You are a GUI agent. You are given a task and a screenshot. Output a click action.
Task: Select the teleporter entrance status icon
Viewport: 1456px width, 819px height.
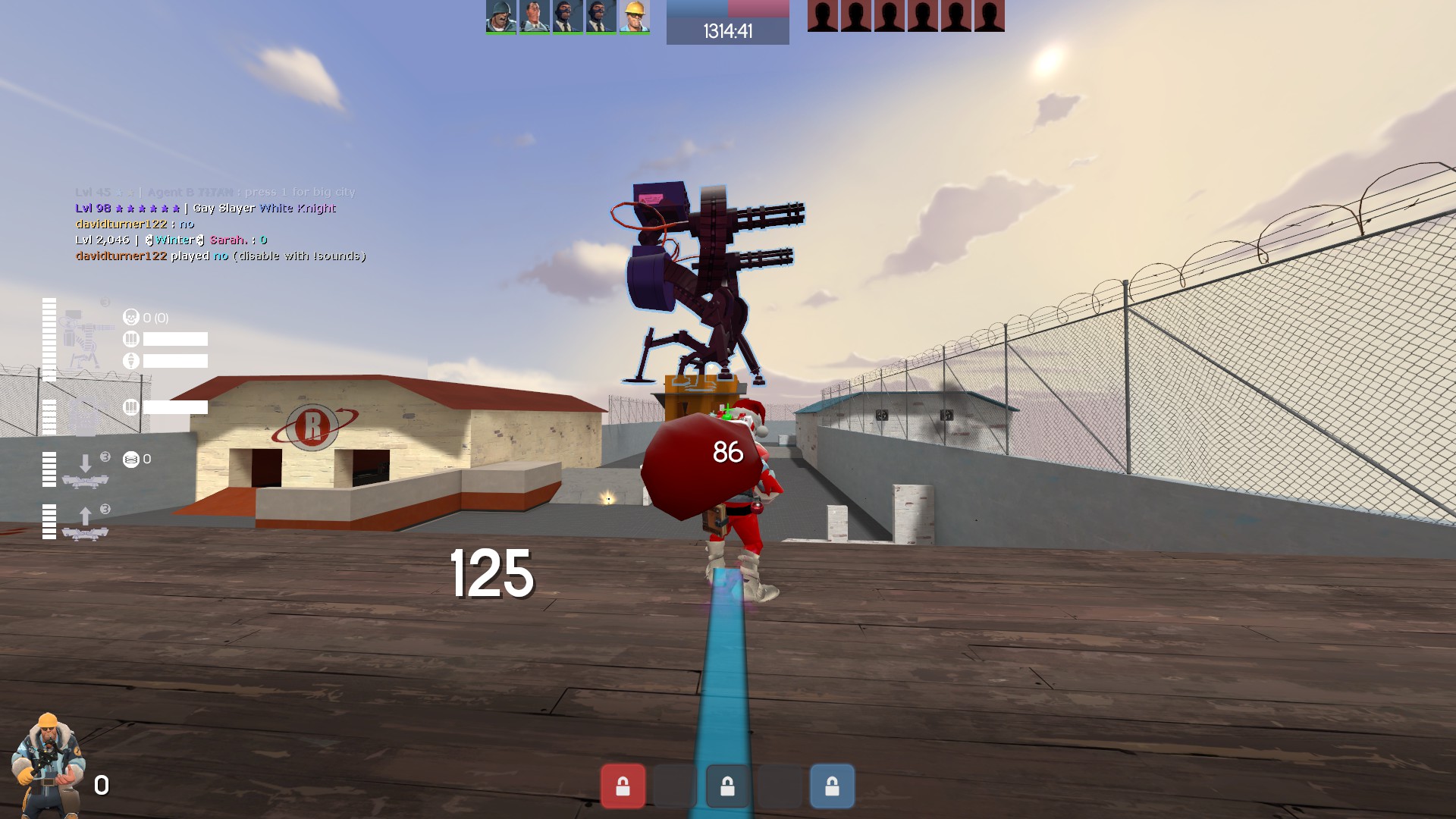pos(85,469)
